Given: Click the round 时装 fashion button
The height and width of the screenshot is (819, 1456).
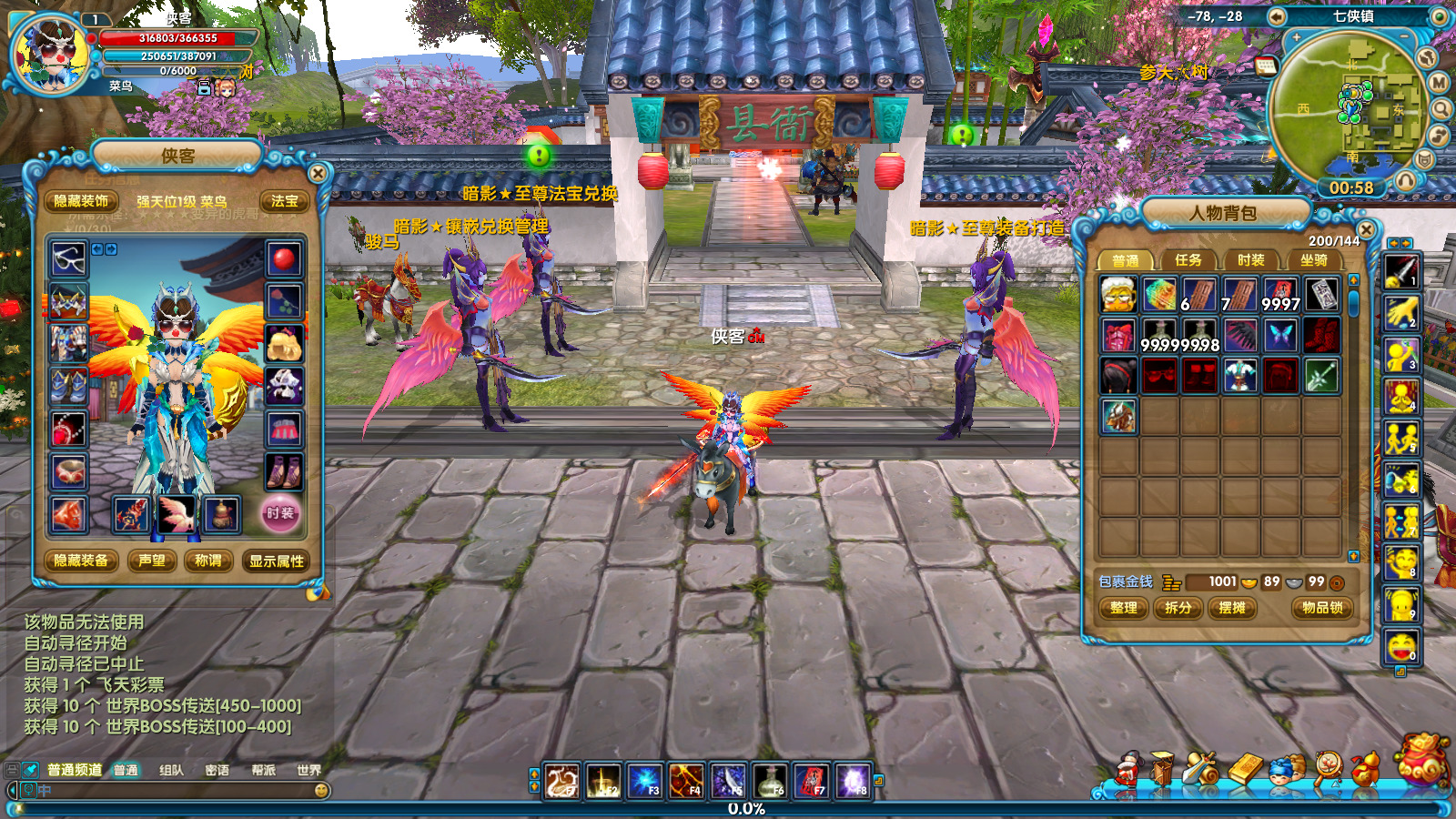Looking at the screenshot, I should point(280,513).
